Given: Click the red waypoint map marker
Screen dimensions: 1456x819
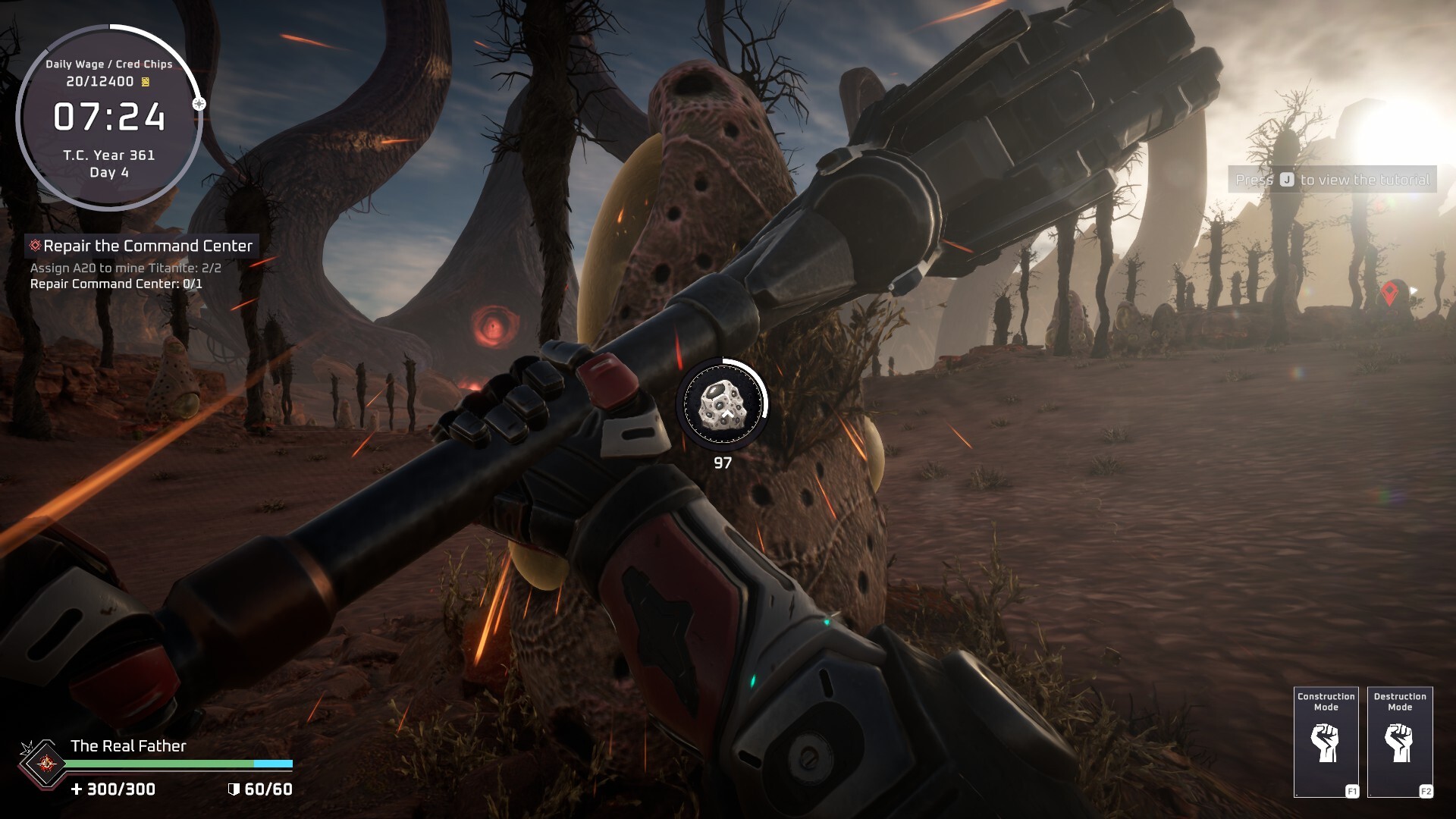Looking at the screenshot, I should (x=1389, y=293).
